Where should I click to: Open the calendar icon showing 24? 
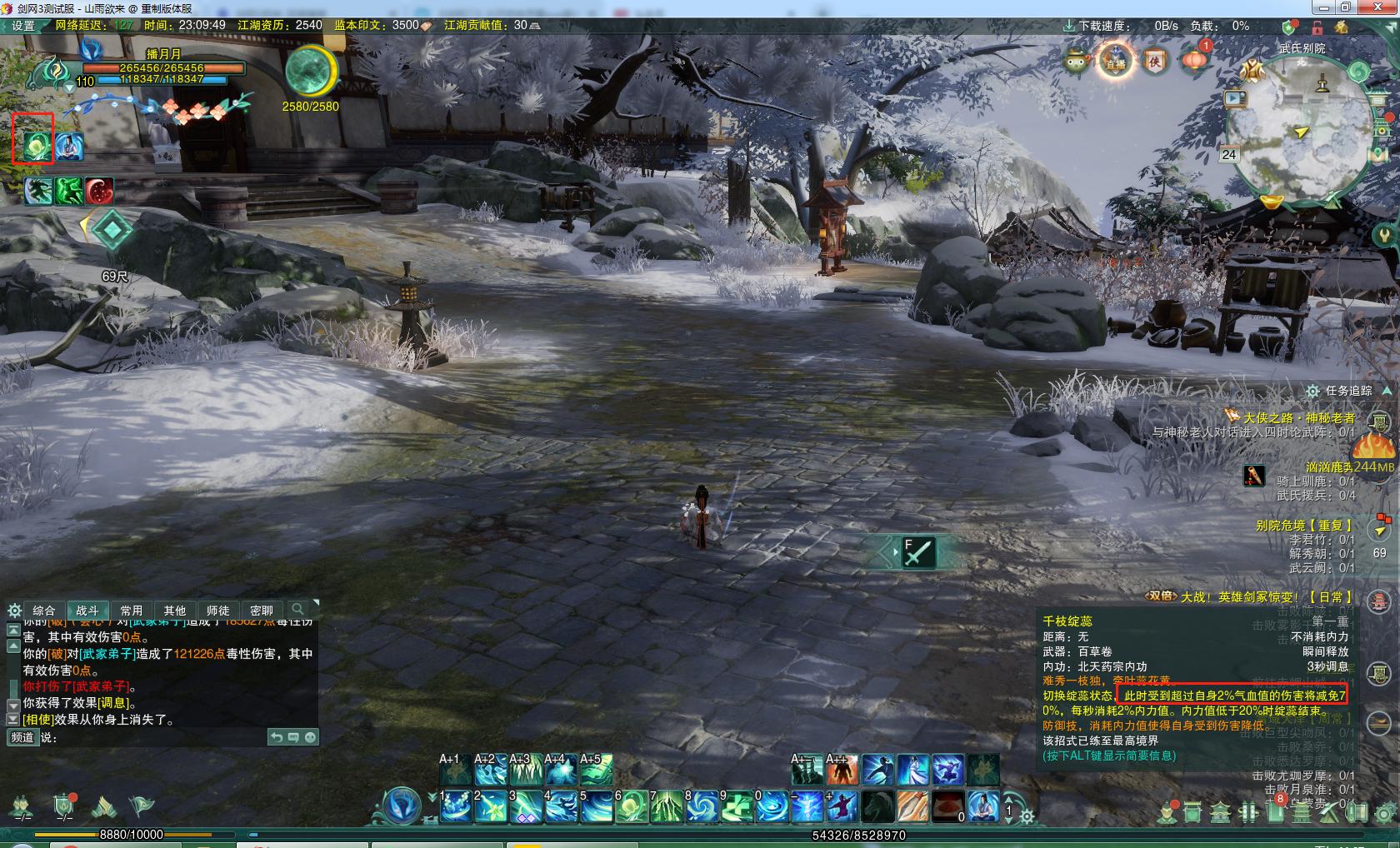coord(1229,154)
